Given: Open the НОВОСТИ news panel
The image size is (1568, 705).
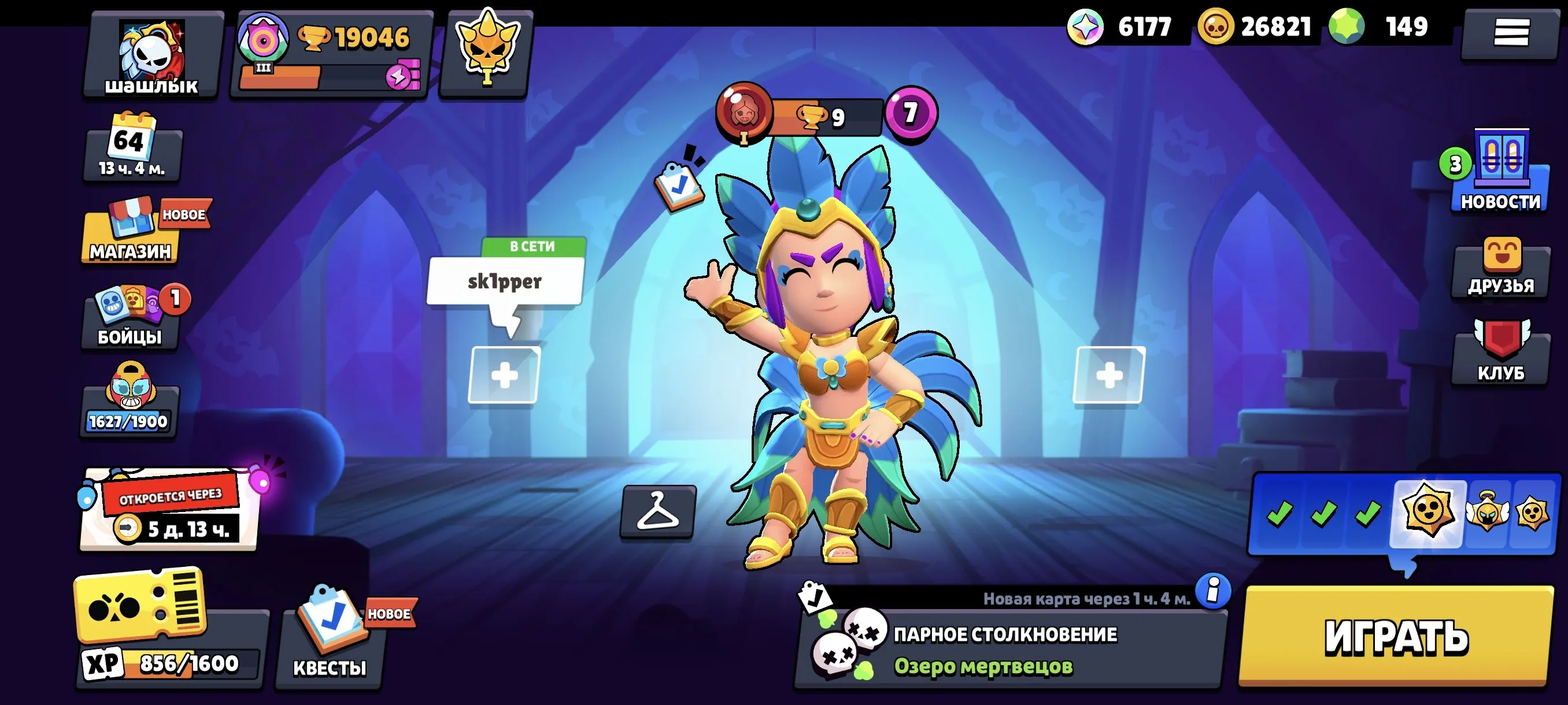Looking at the screenshot, I should pos(1500,173).
